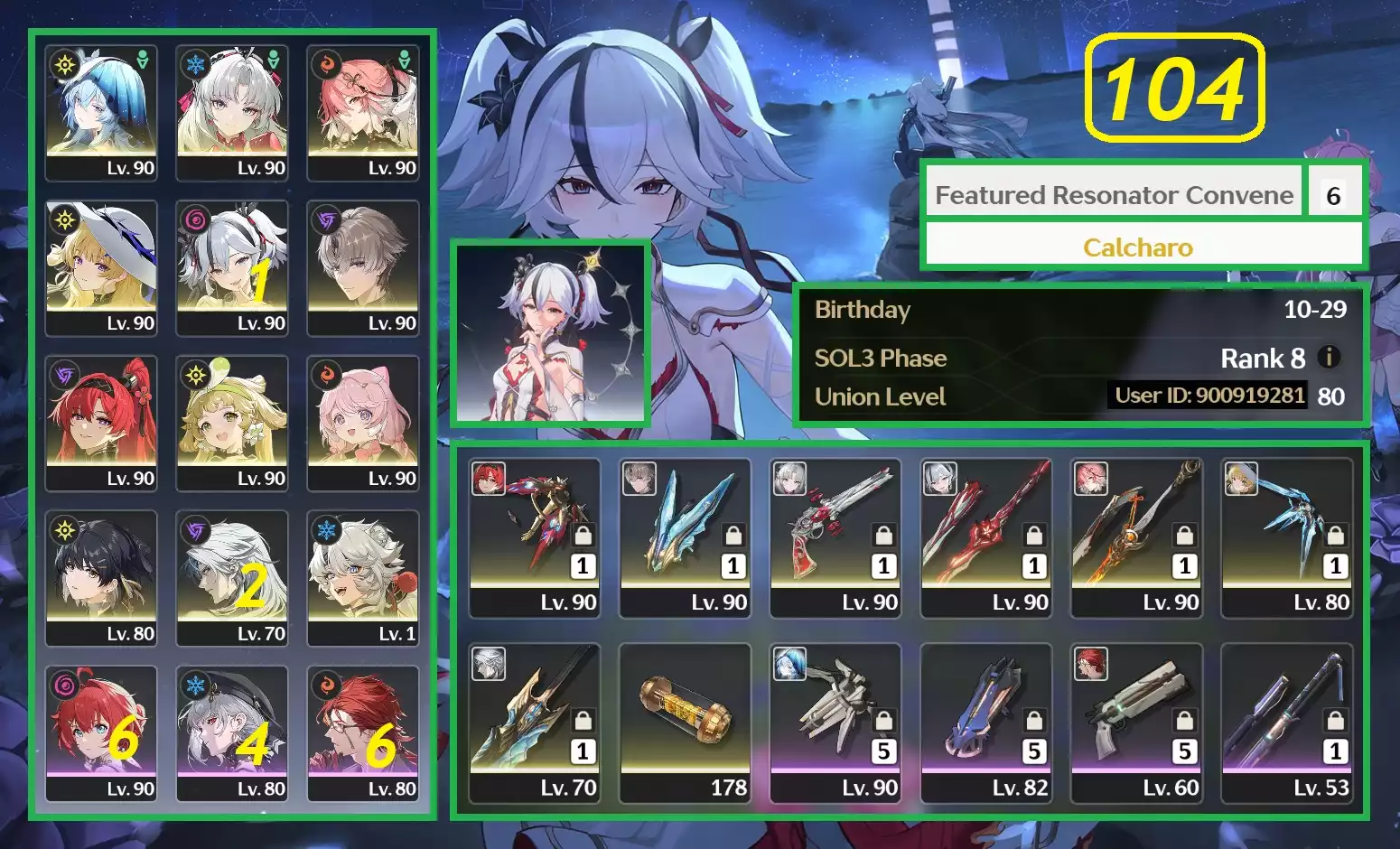Choose the blue crystal gauntlets at Lv. 90
1400x849 pixels.
tap(686, 537)
